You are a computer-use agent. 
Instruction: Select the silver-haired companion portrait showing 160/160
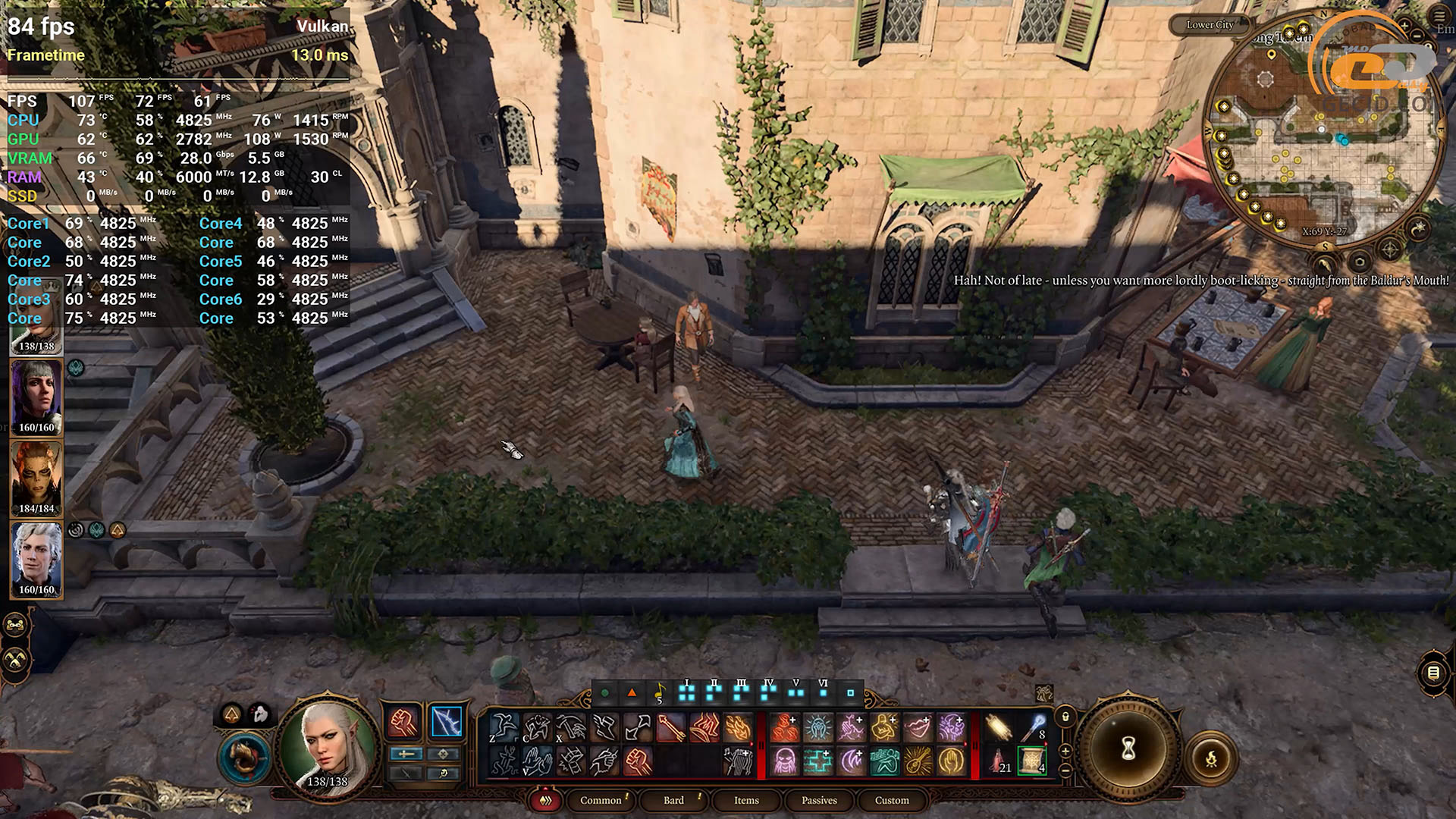click(36, 560)
